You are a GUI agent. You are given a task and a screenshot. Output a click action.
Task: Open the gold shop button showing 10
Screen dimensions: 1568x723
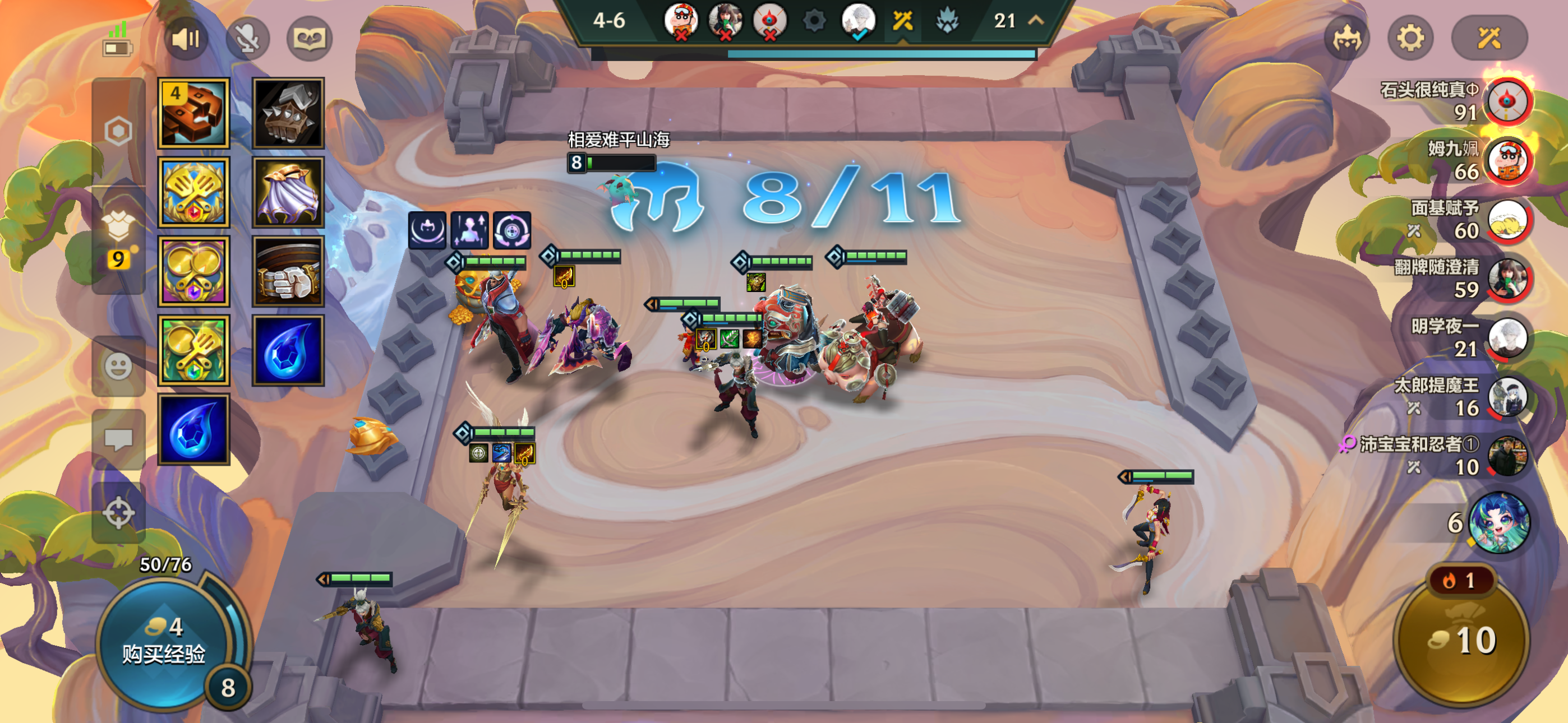tap(1462, 640)
